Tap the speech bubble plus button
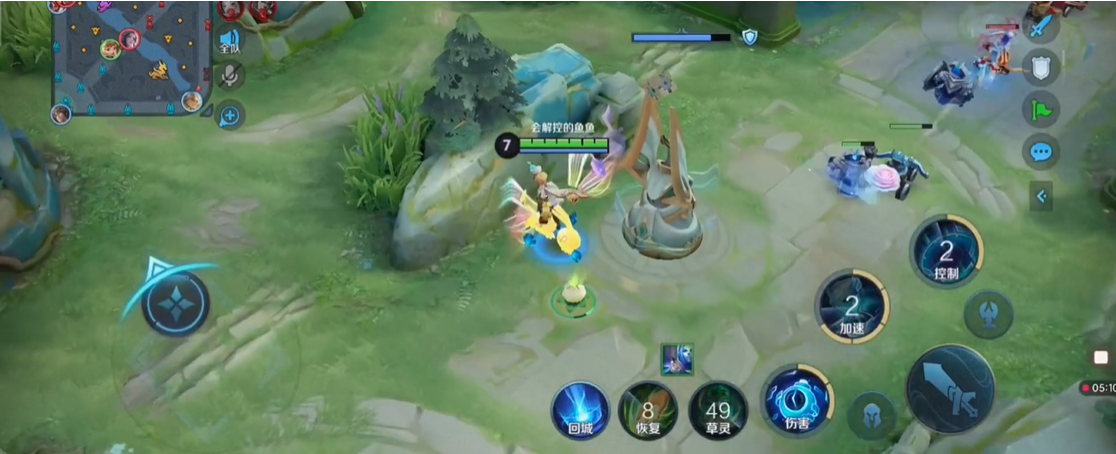The width and height of the screenshot is (1116, 454). [230, 115]
